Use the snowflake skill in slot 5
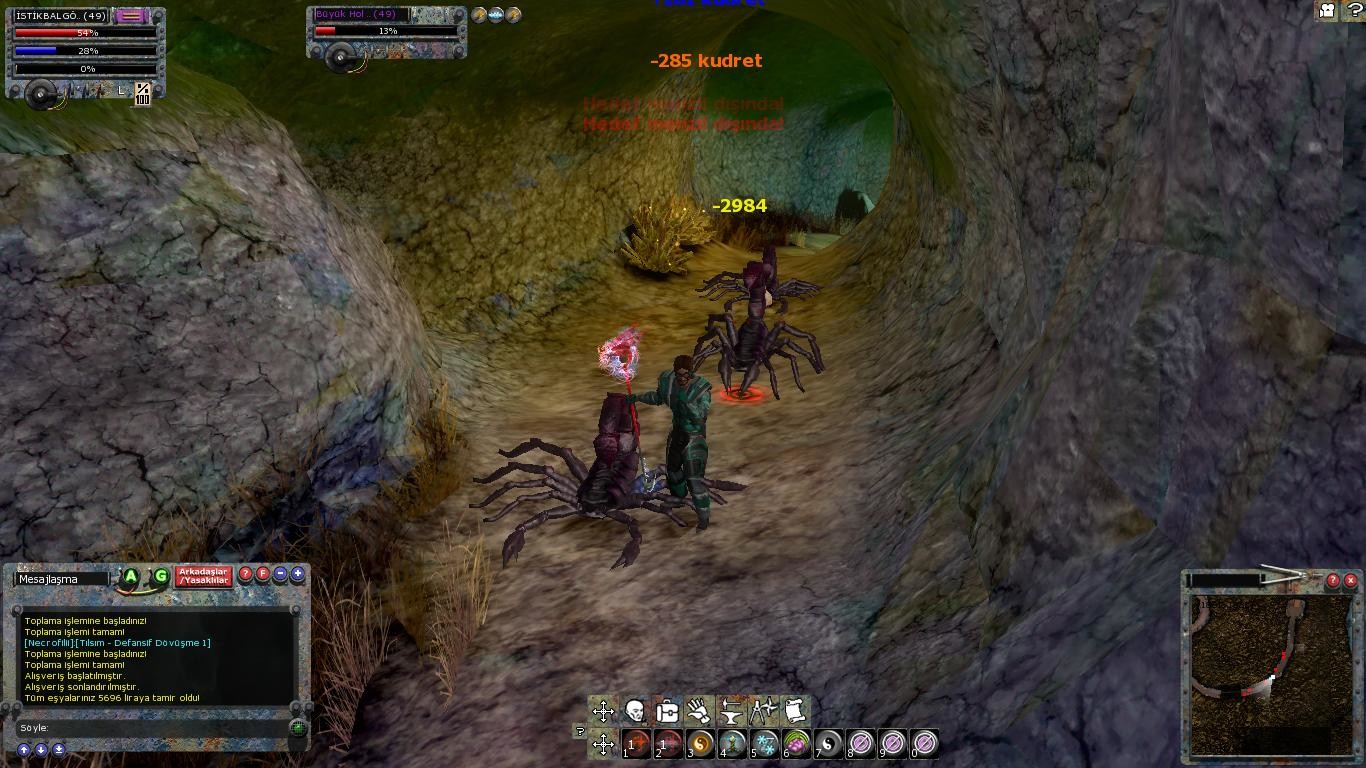The width and height of the screenshot is (1366, 768). click(765, 743)
